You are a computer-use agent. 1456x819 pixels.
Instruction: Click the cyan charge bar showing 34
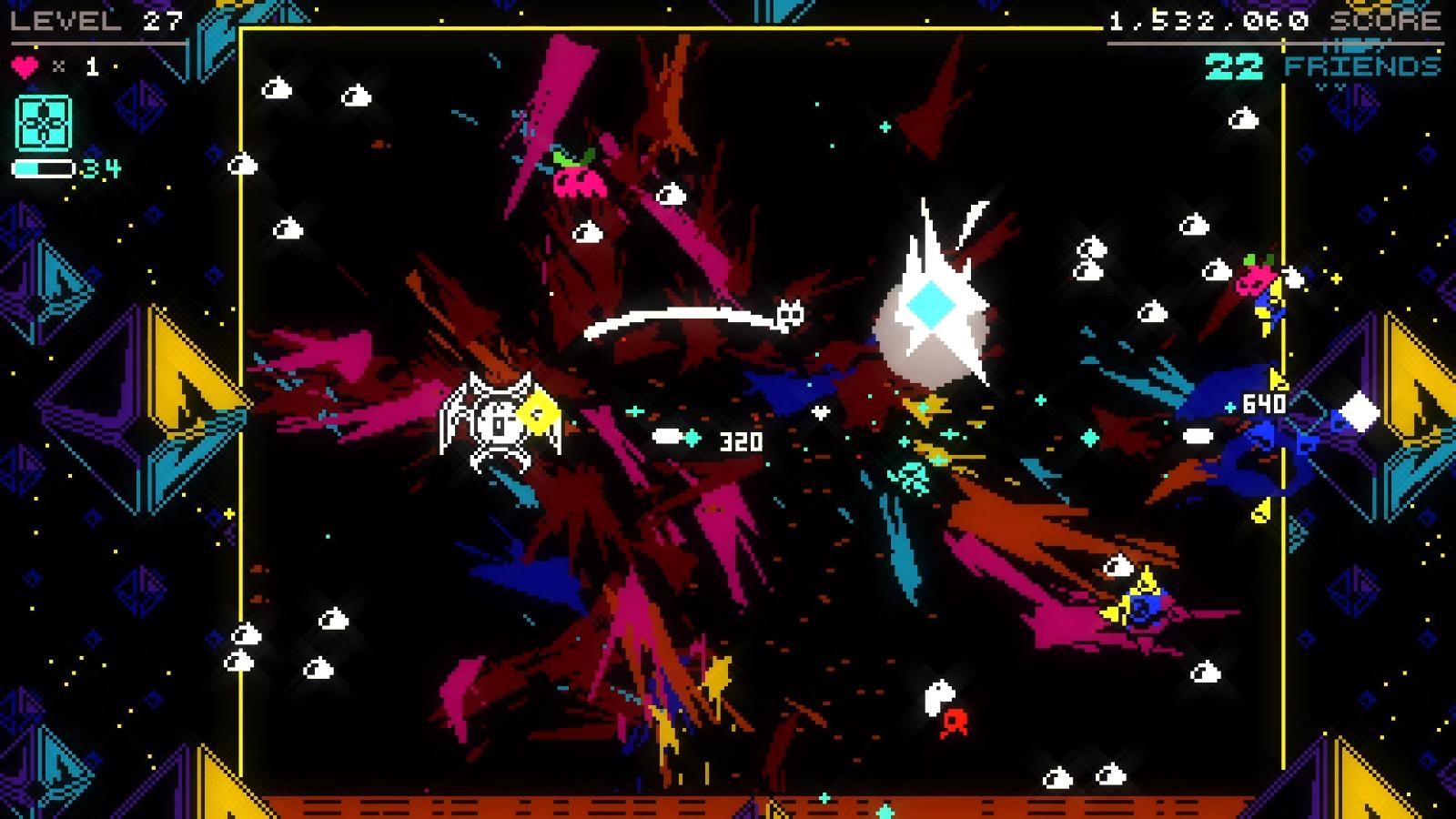coord(44,167)
